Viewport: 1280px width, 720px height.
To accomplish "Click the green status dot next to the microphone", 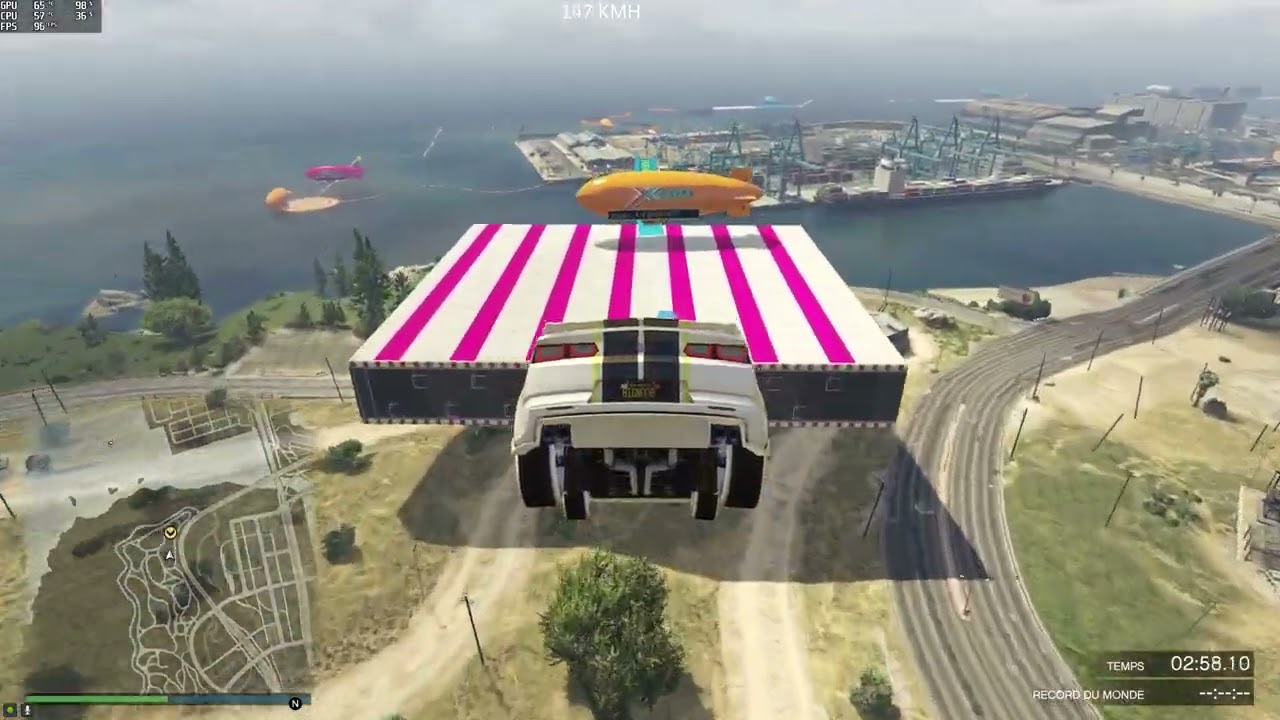I will [x=10, y=710].
